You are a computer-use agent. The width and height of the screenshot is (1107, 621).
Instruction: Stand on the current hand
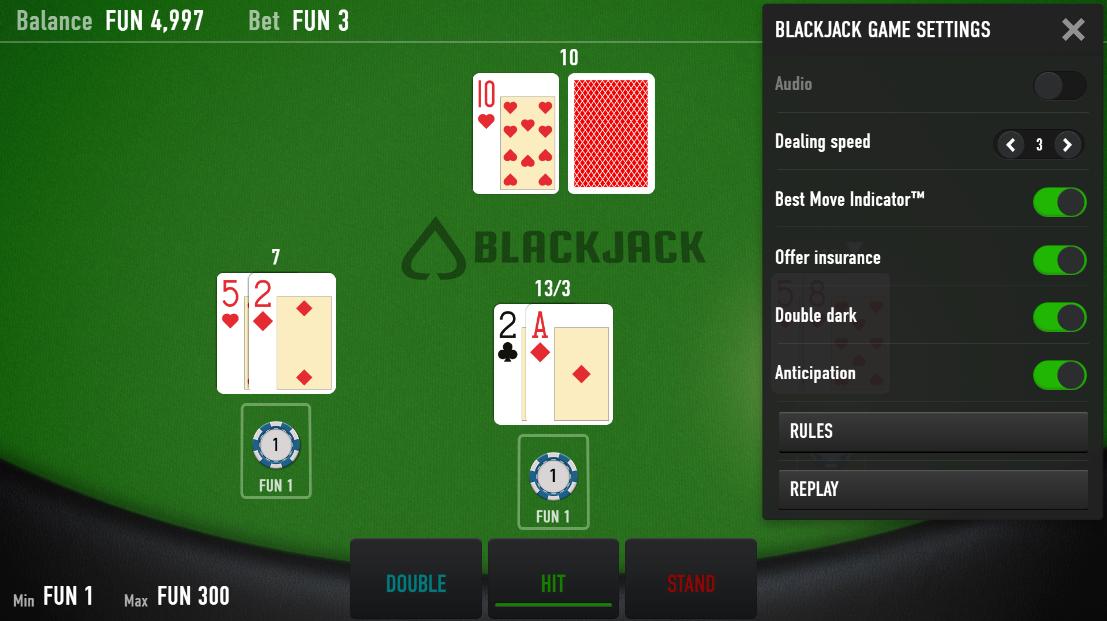pos(691,583)
